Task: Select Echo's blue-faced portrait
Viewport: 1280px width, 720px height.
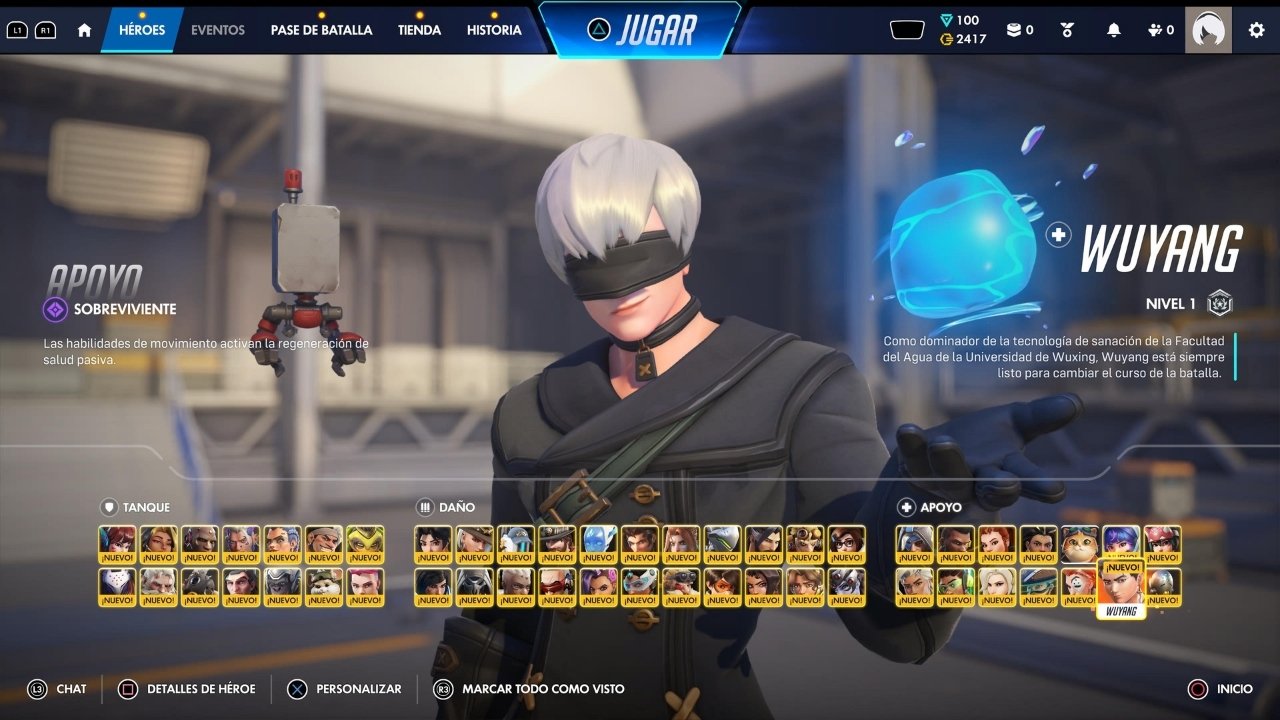Action: pos(598,545)
